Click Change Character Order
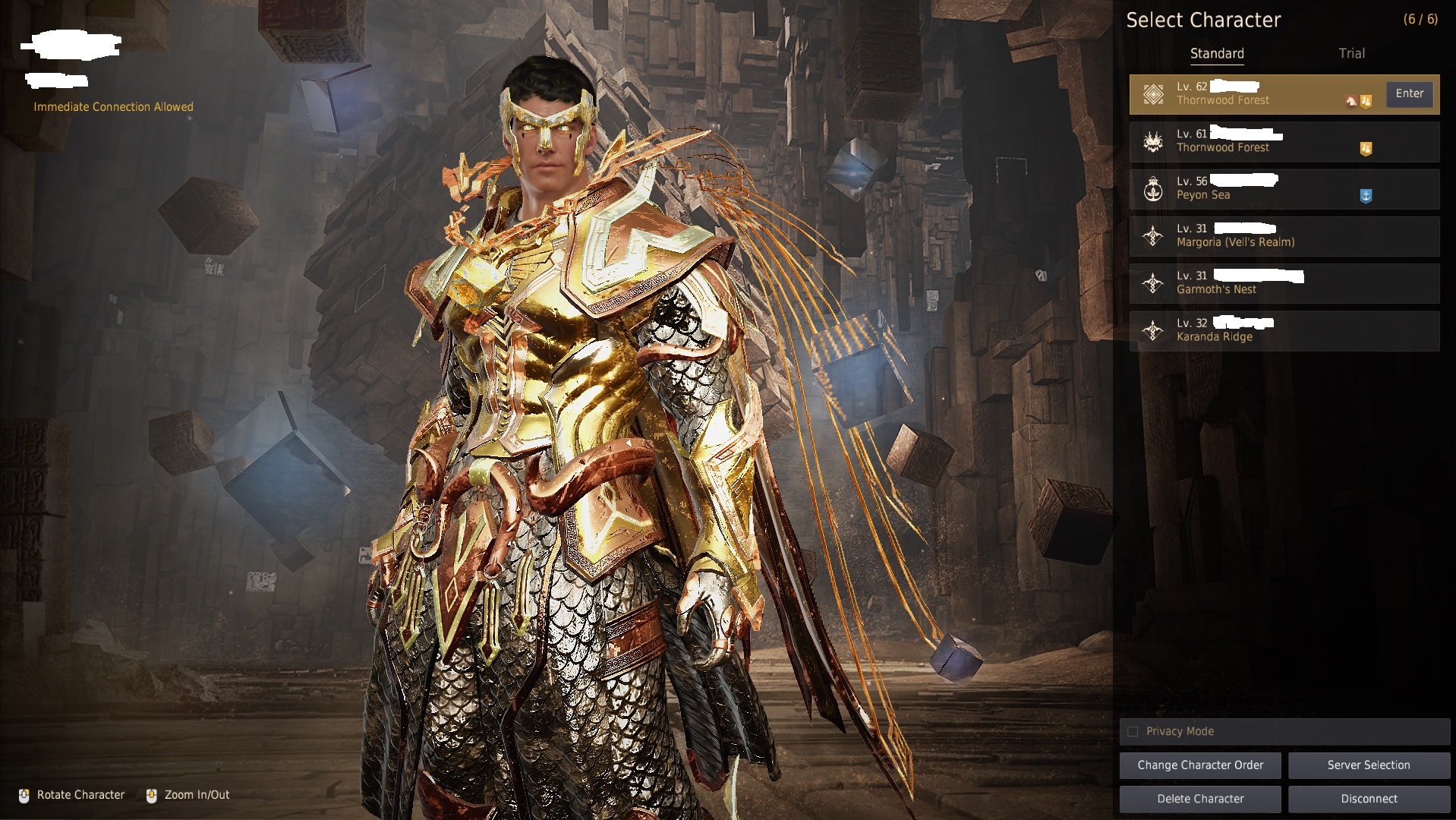The width and height of the screenshot is (1456, 820). (1200, 765)
